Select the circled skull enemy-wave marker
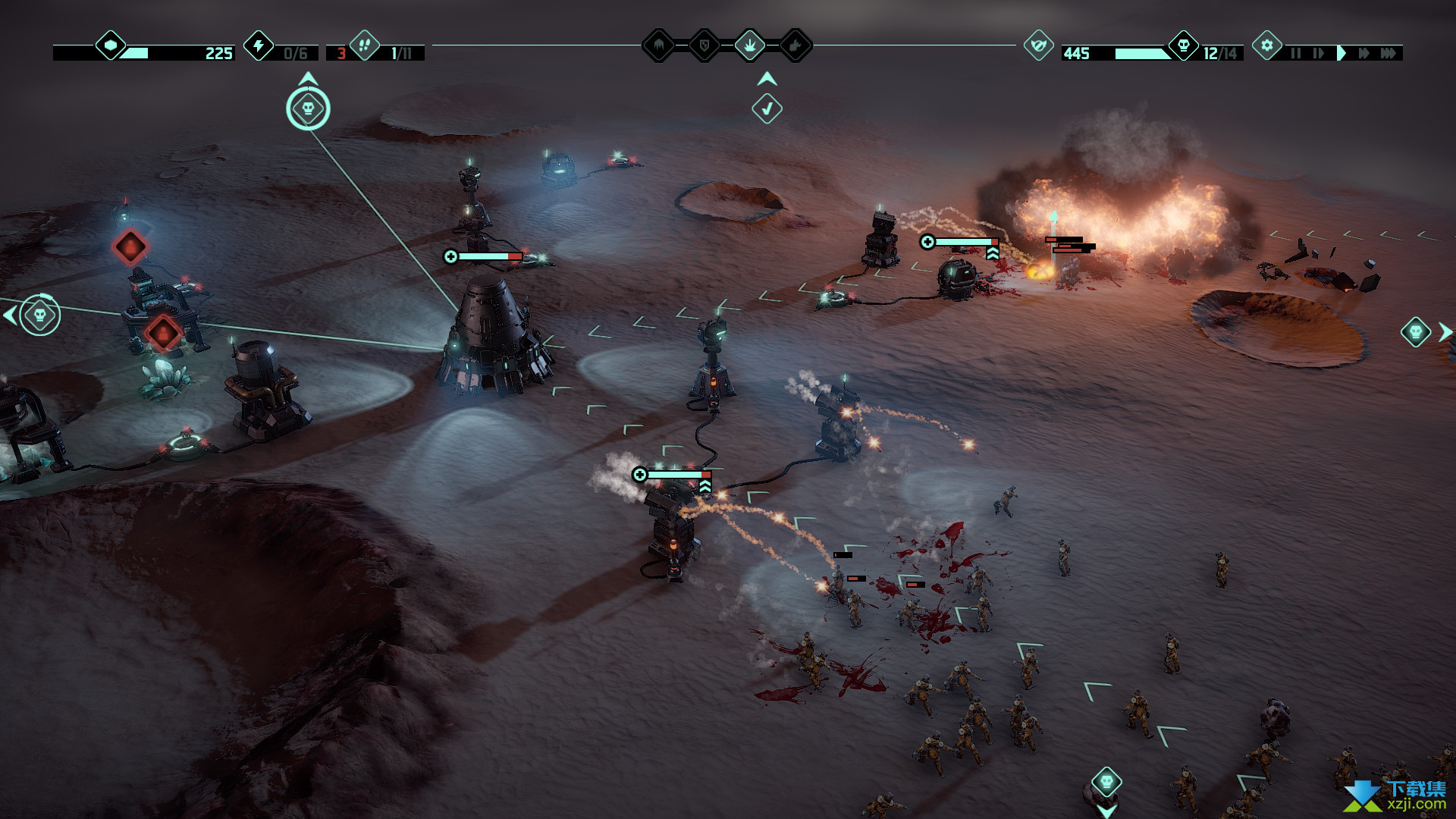 (308, 108)
